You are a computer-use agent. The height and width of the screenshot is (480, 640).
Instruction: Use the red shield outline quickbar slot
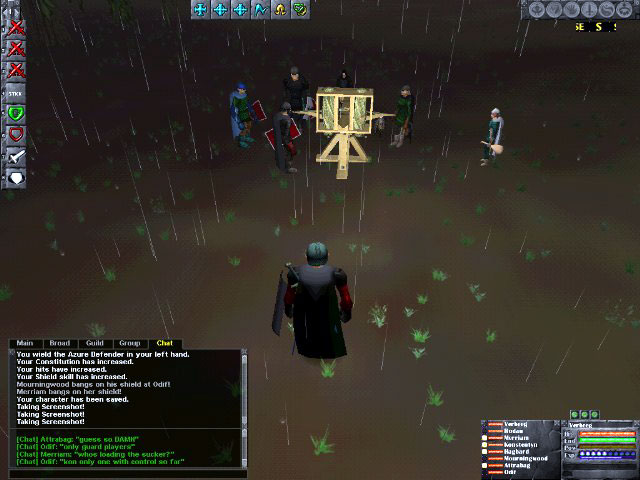15,134
